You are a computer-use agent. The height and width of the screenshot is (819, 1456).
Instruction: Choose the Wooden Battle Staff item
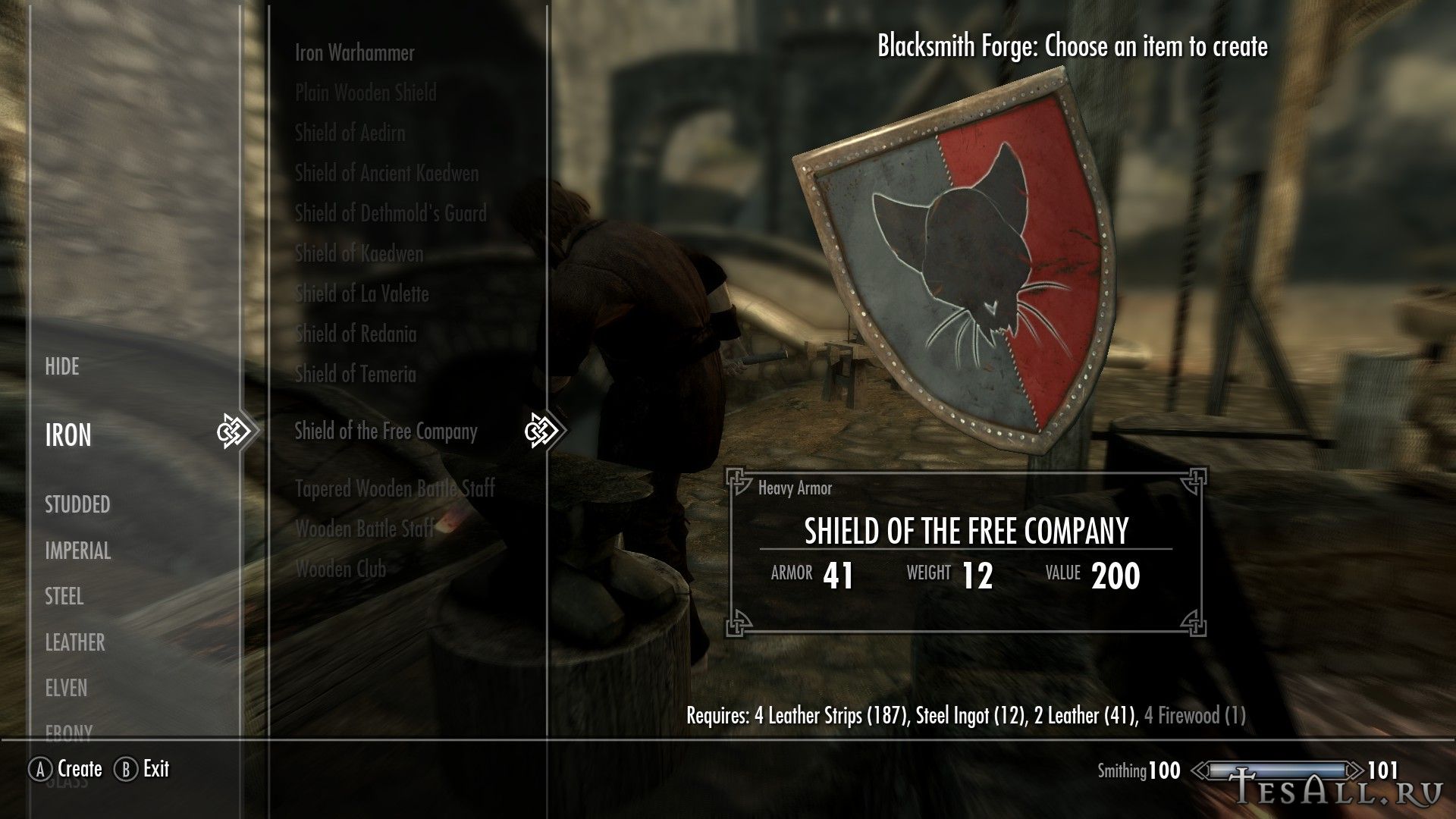[365, 529]
